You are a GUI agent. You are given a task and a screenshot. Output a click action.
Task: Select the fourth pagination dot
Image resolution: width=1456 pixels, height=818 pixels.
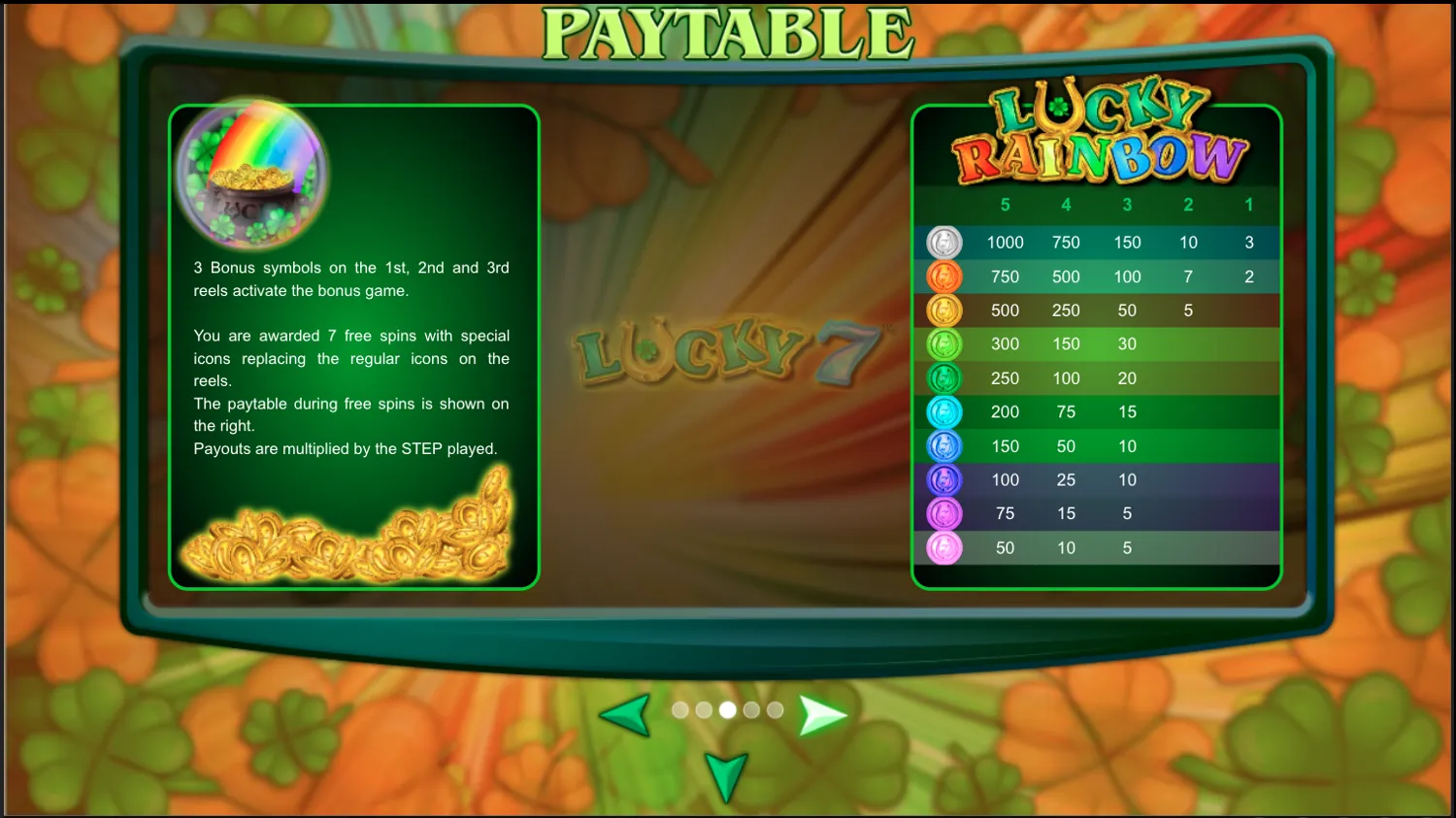(x=750, y=710)
